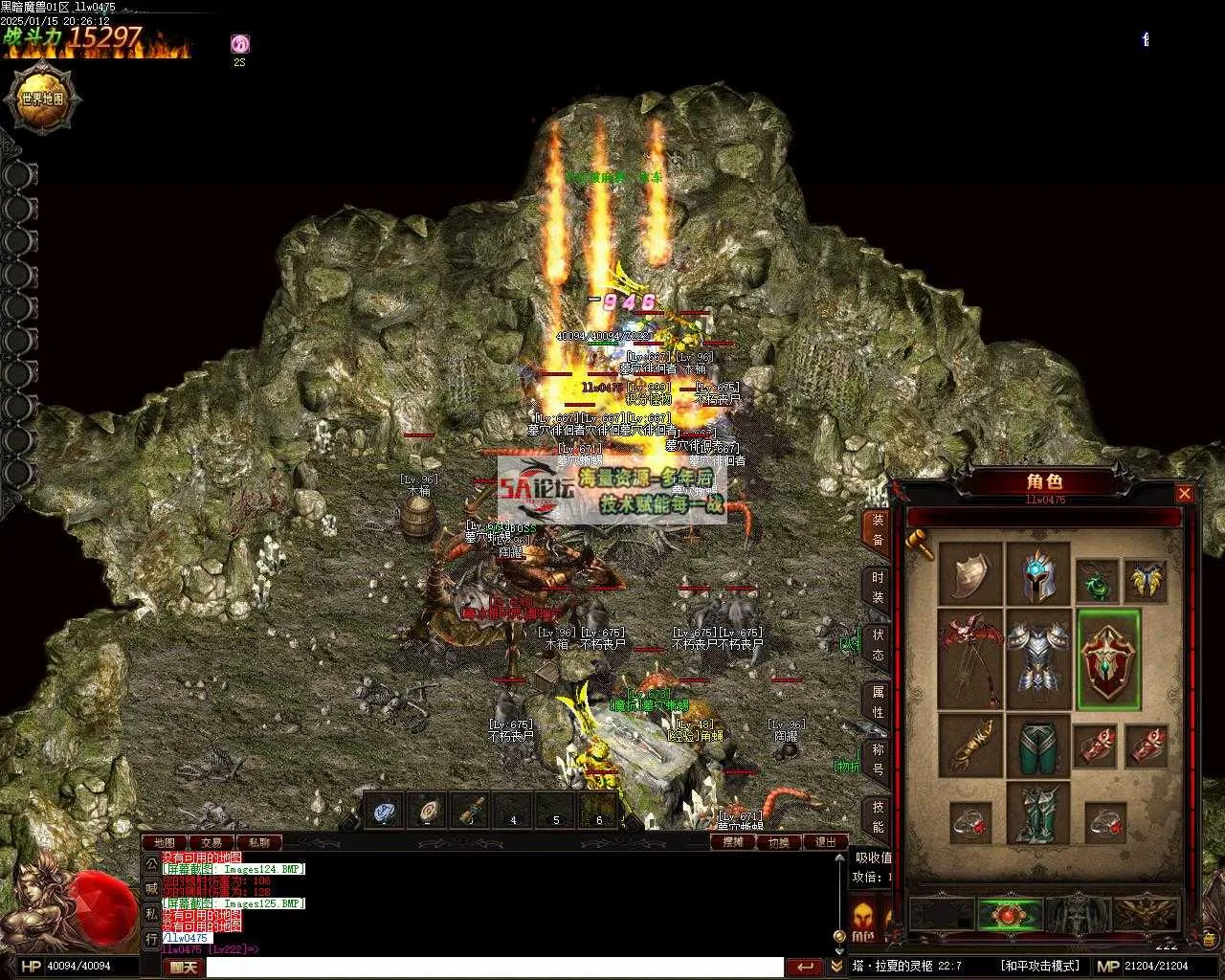Select the equipped helmet slot
The width and height of the screenshot is (1225, 980).
1037,574
